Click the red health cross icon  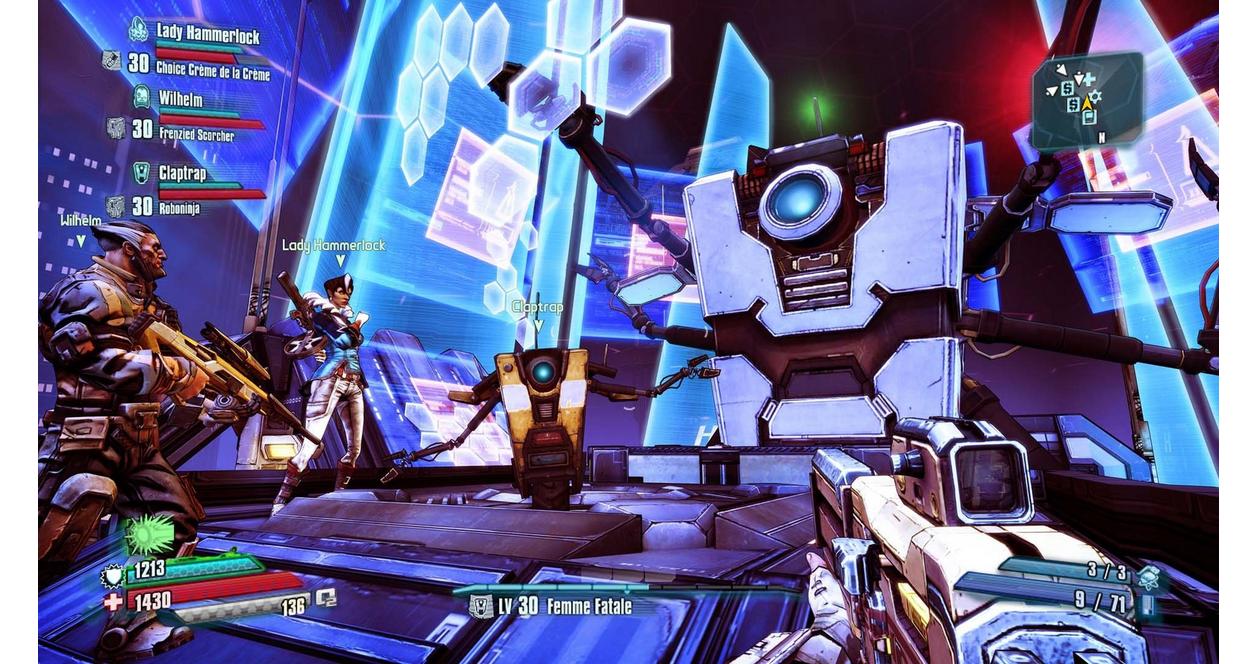click(113, 601)
